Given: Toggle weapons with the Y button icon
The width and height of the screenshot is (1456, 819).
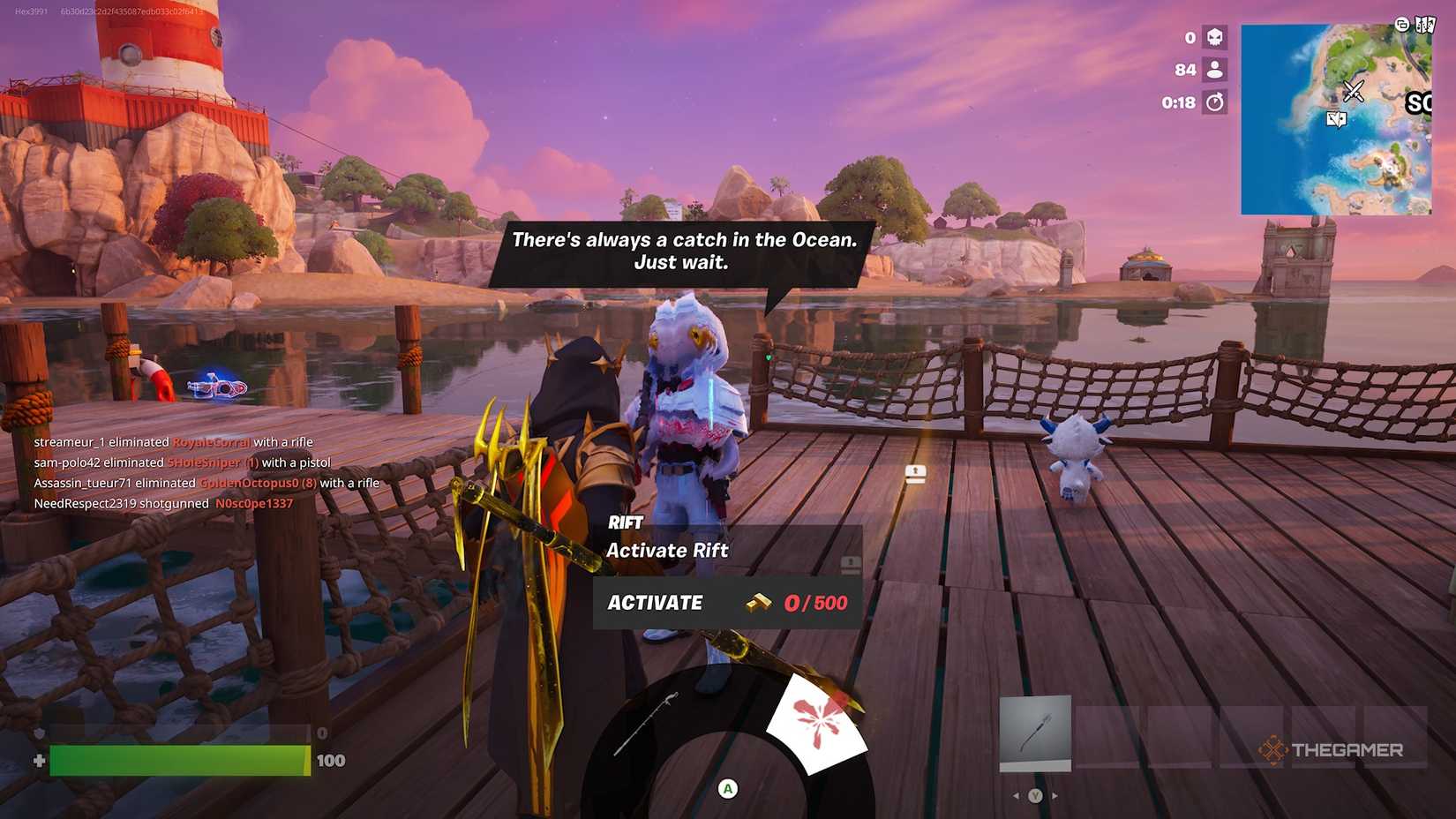Looking at the screenshot, I should point(1036,796).
